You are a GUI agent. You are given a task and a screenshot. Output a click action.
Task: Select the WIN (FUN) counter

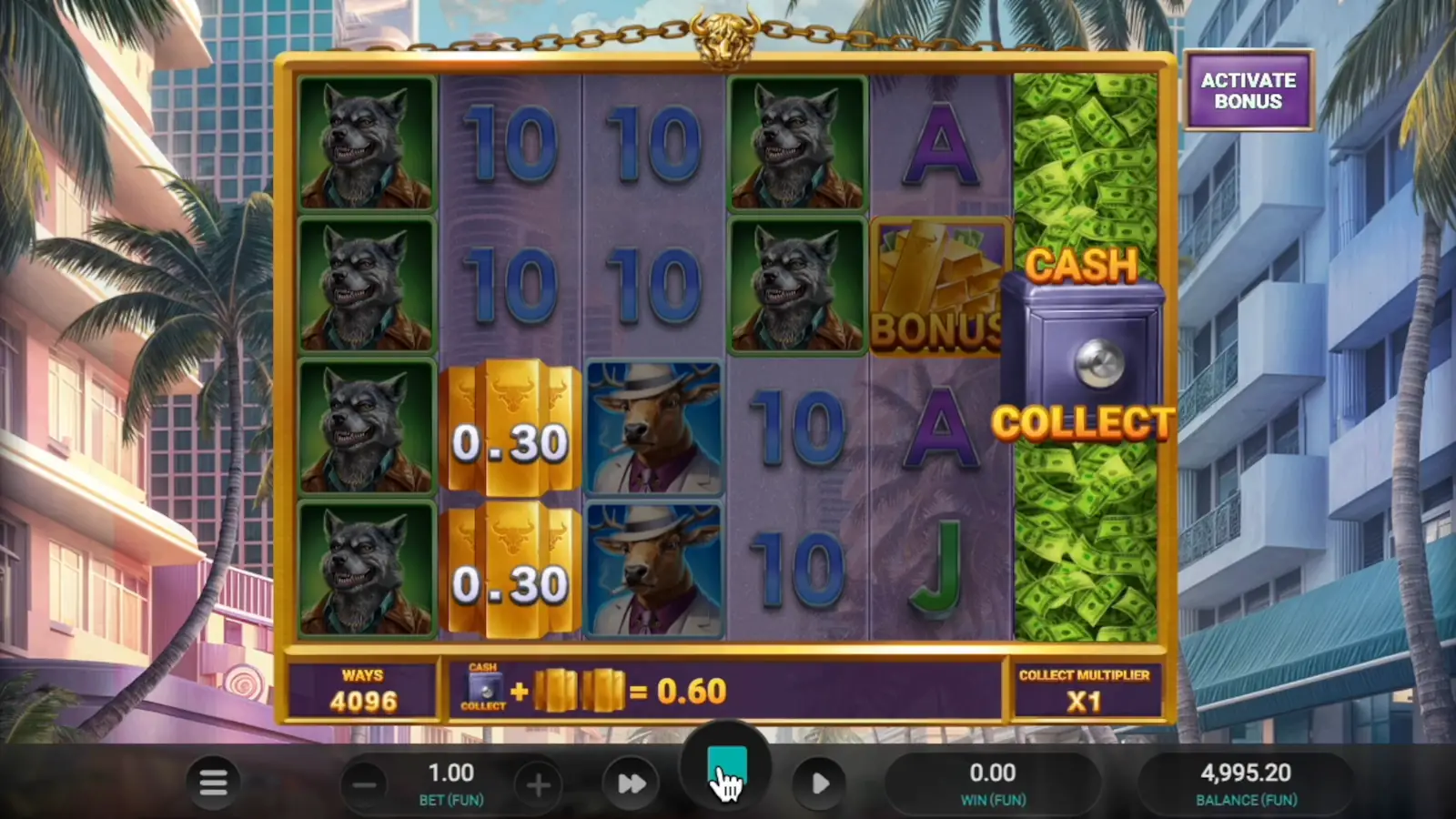click(x=993, y=783)
